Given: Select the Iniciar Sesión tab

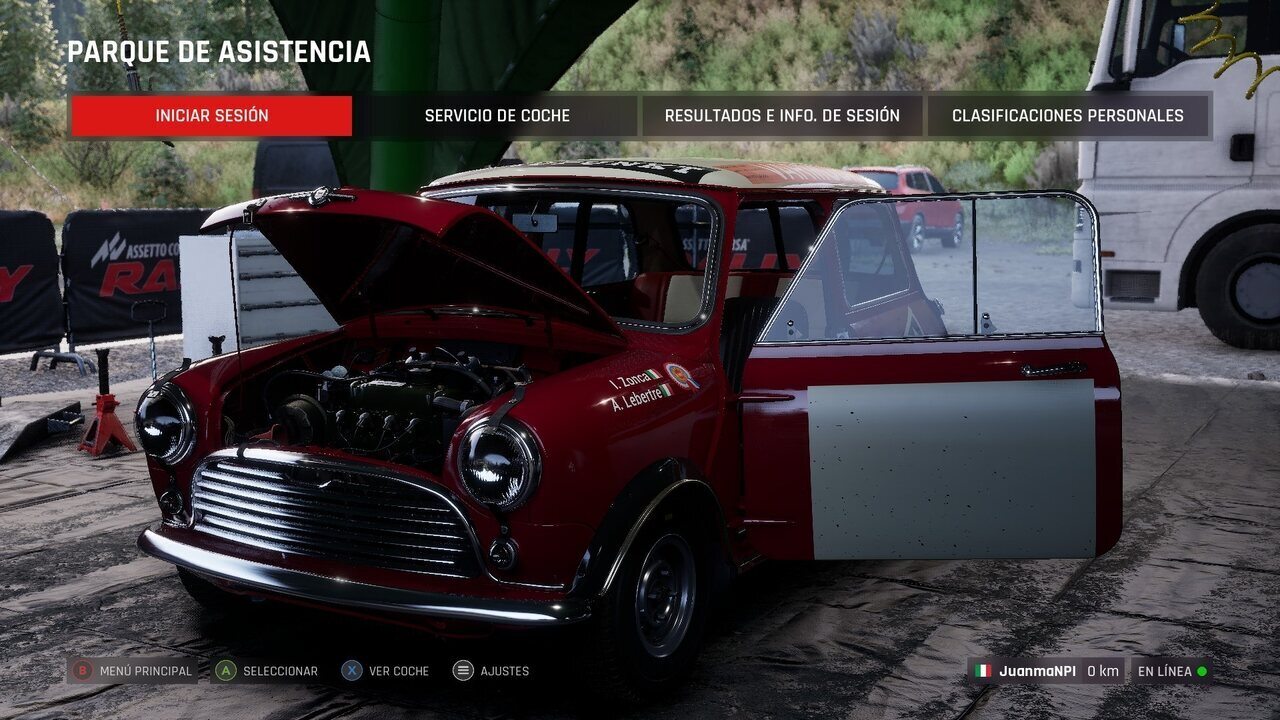Looking at the screenshot, I should [x=211, y=116].
